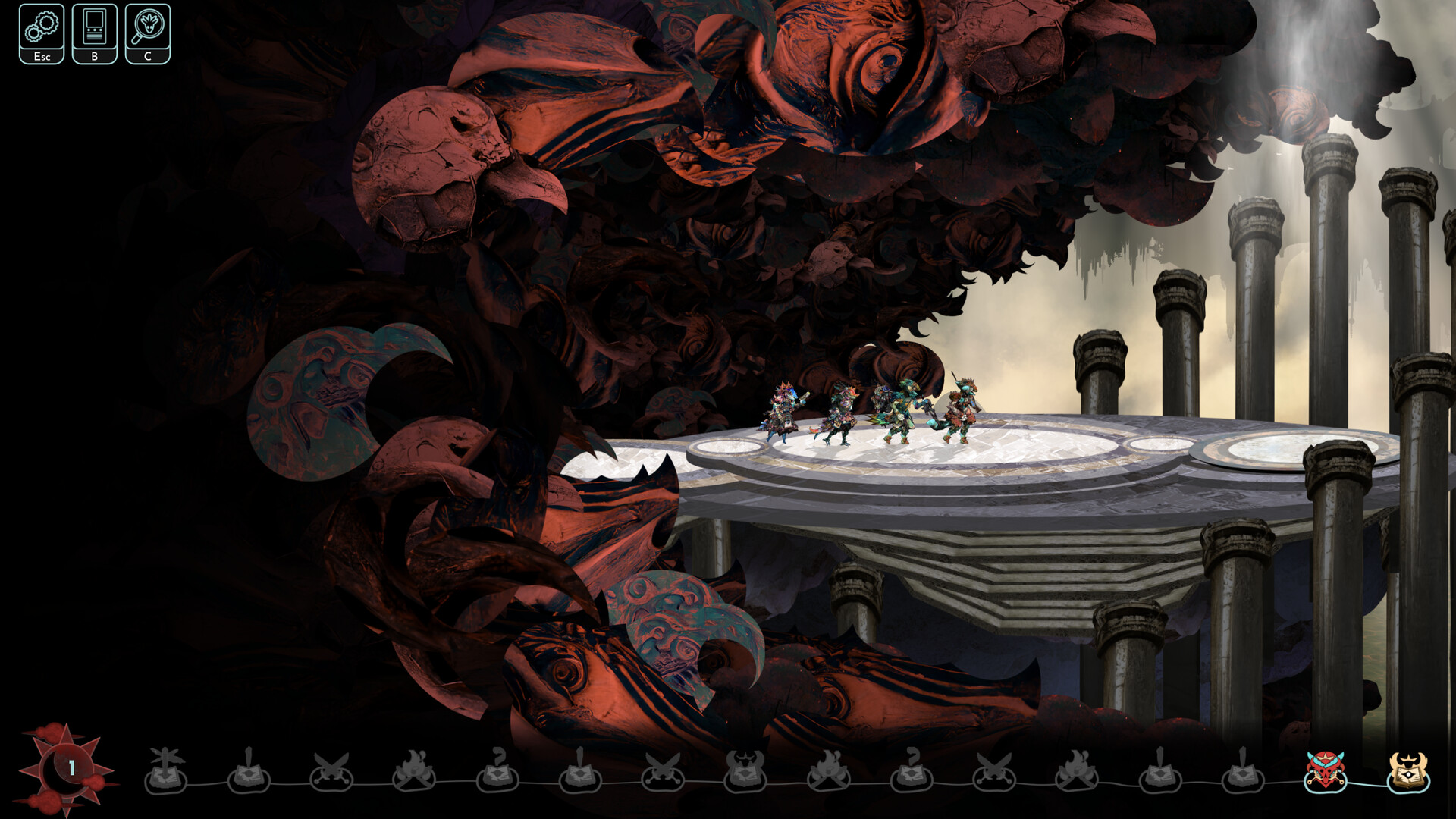The image size is (1456, 819).
Task: Click the sword-in-chest reward node
Action: [250, 777]
